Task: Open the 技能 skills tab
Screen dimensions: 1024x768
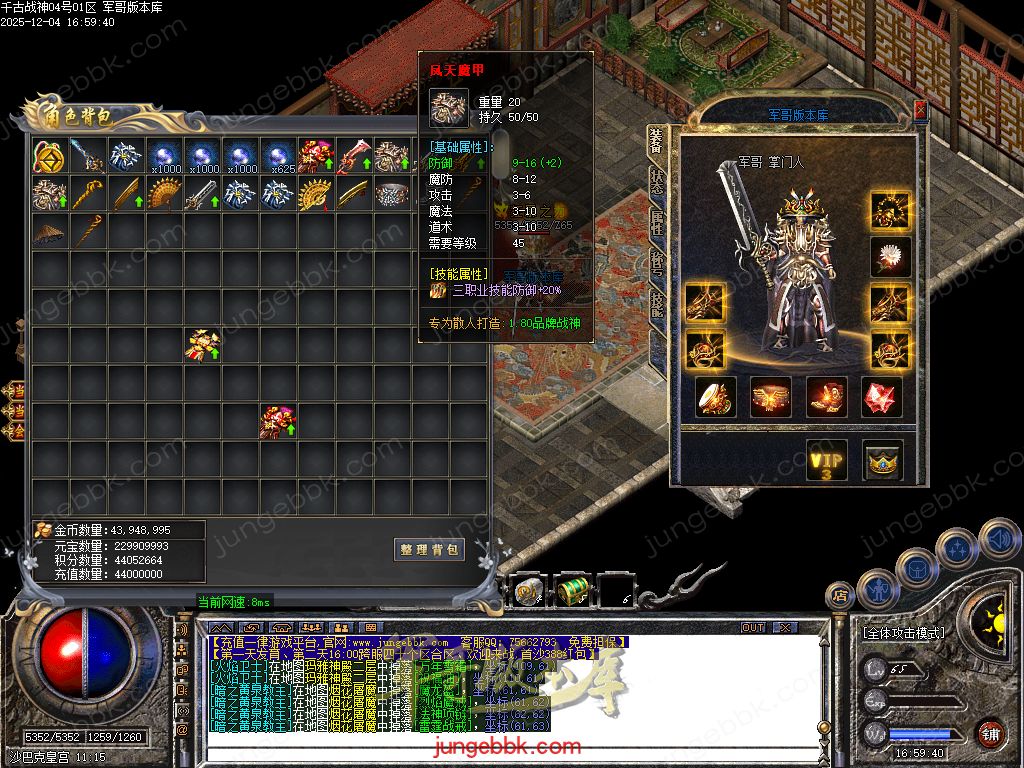Action: click(656, 303)
